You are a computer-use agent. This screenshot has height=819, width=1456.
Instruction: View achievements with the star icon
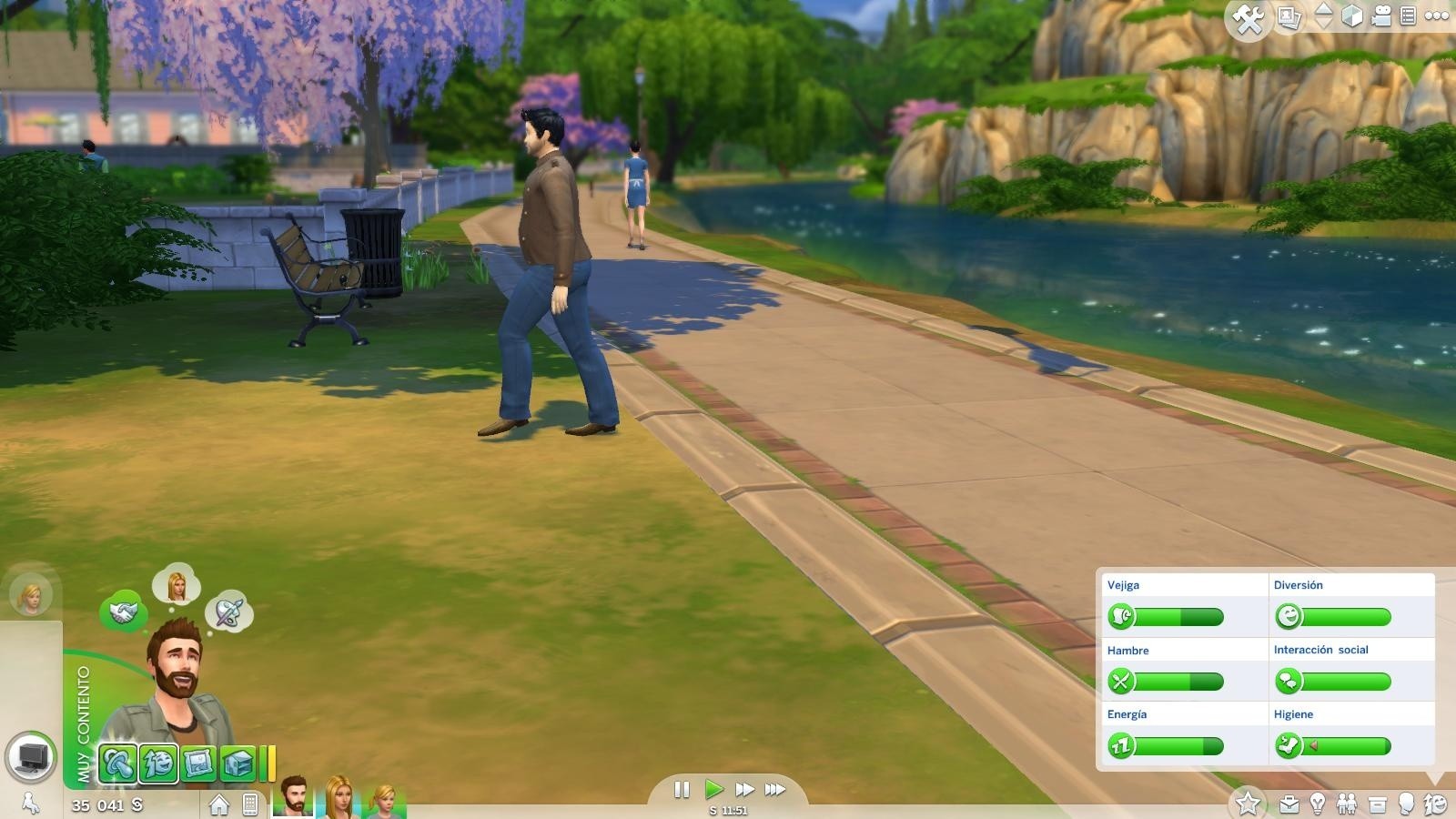(1247, 804)
